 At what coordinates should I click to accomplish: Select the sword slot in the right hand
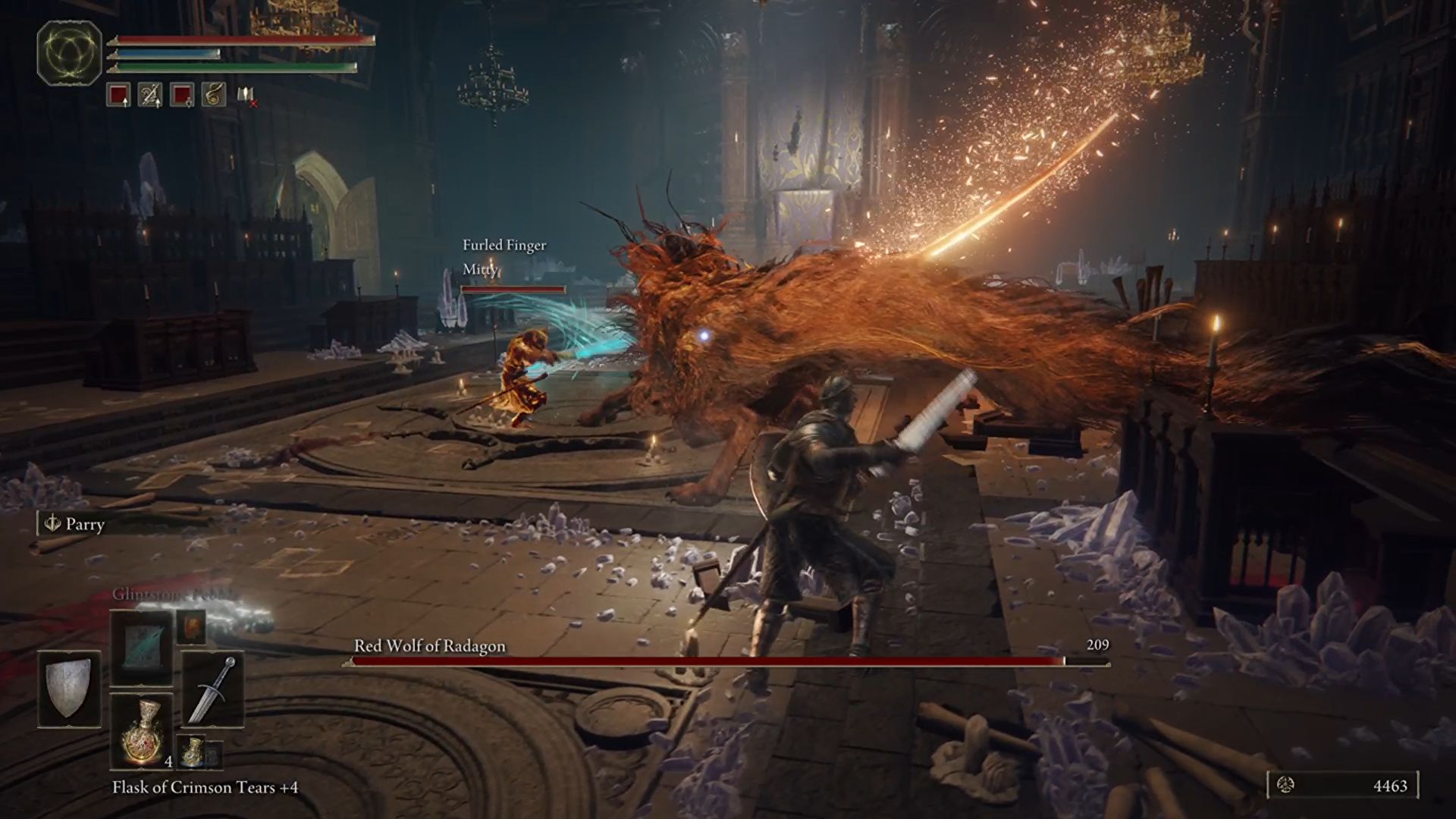pyautogui.click(x=212, y=689)
